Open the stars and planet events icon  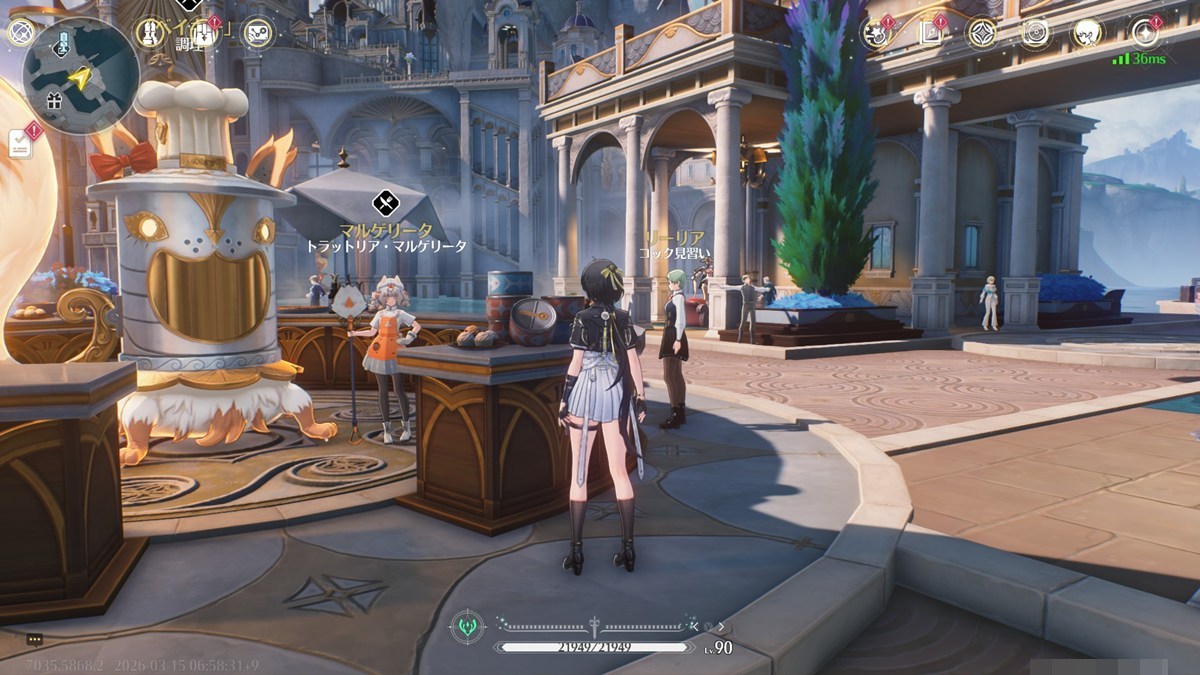[876, 33]
